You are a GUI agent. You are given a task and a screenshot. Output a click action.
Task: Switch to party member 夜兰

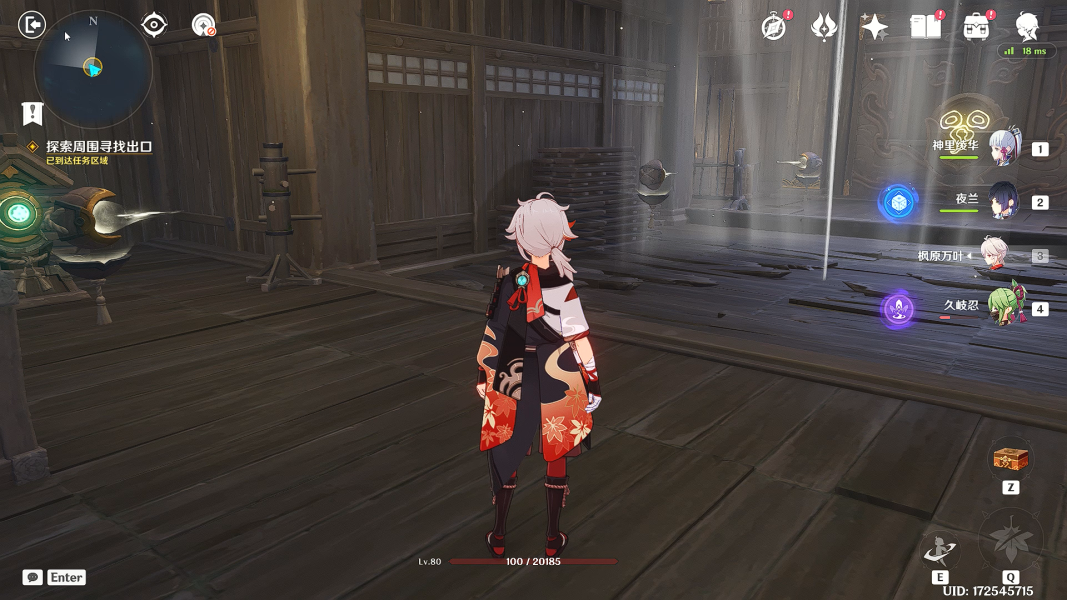(x=1003, y=201)
